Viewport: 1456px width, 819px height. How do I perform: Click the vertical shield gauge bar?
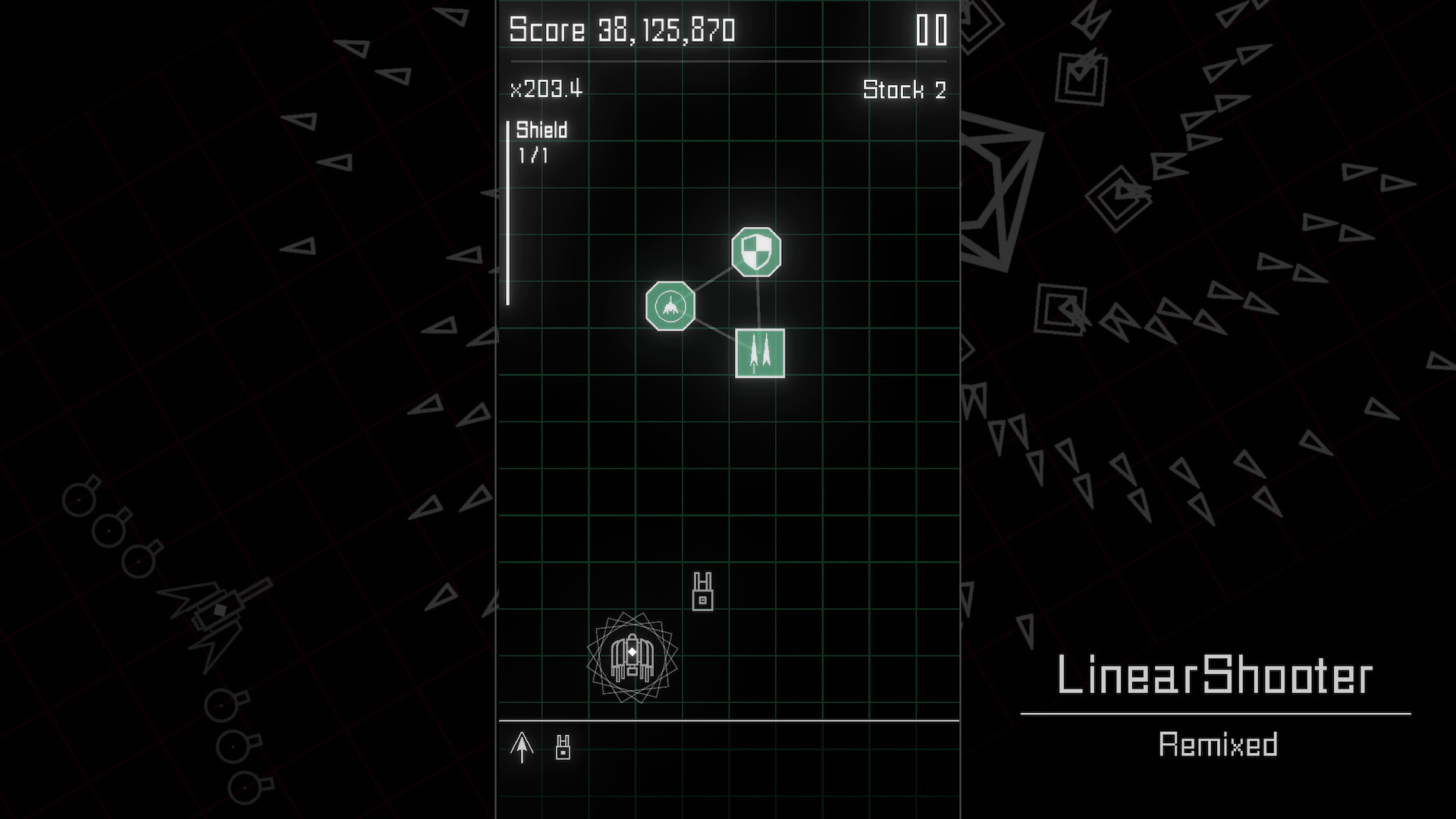pyautogui.click(x=507, y=212)
